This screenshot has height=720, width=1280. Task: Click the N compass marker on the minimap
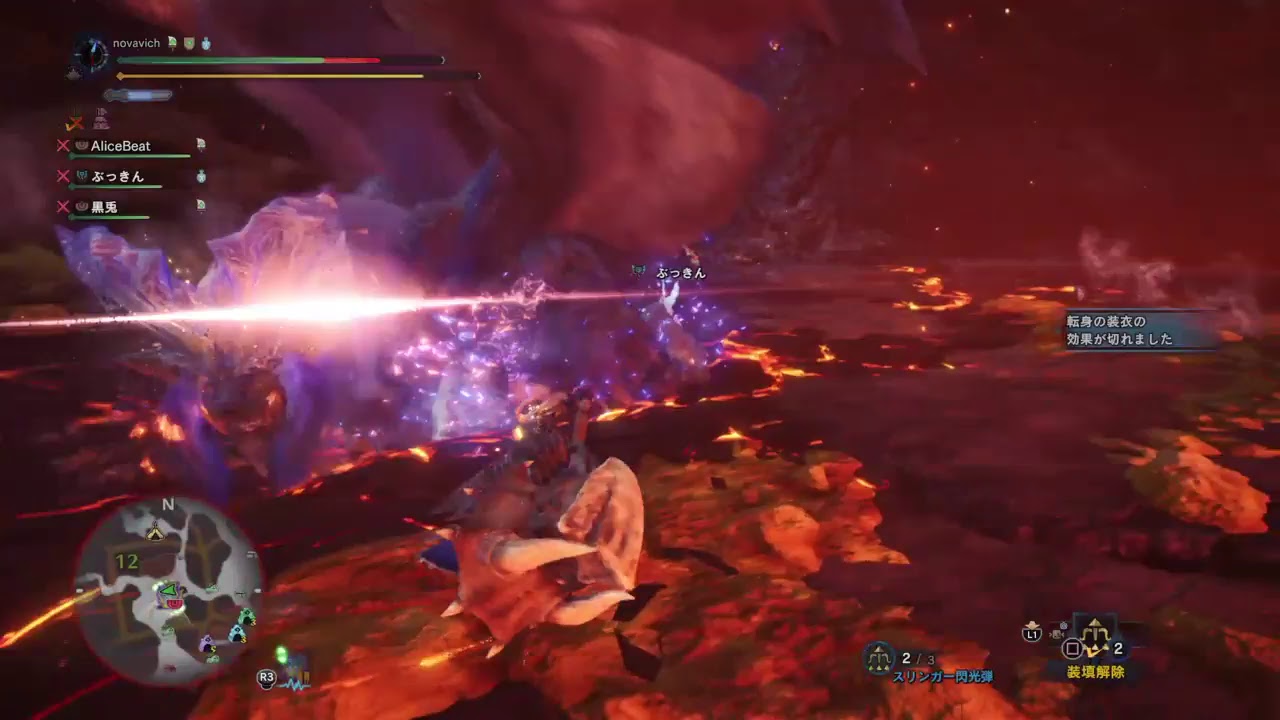[168, 503]
